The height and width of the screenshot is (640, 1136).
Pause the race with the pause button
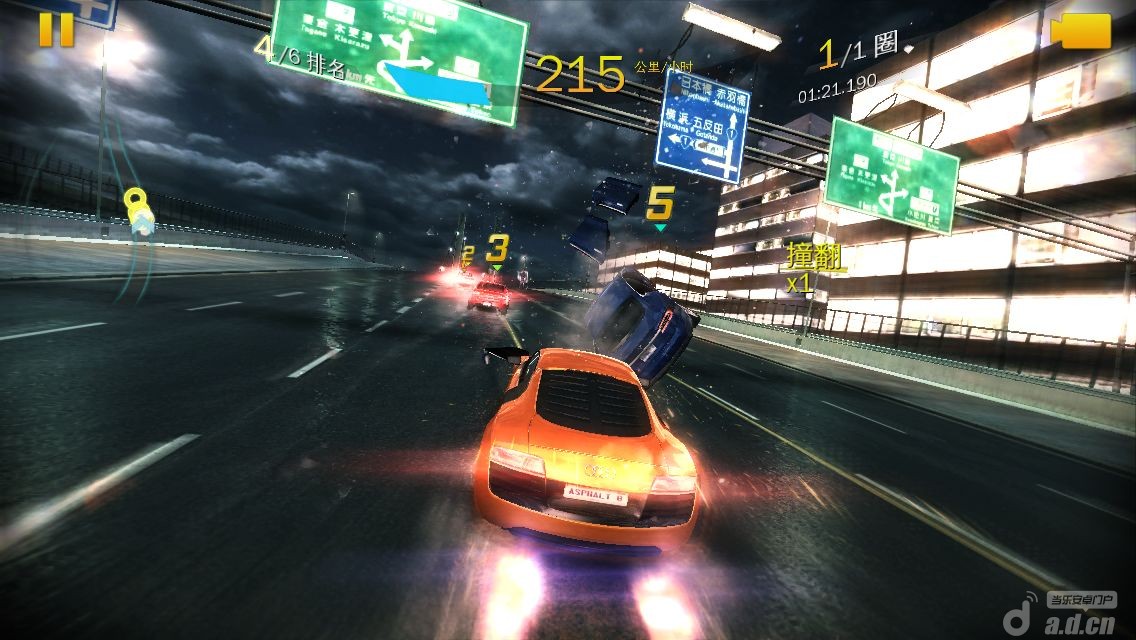click(56, 30)
